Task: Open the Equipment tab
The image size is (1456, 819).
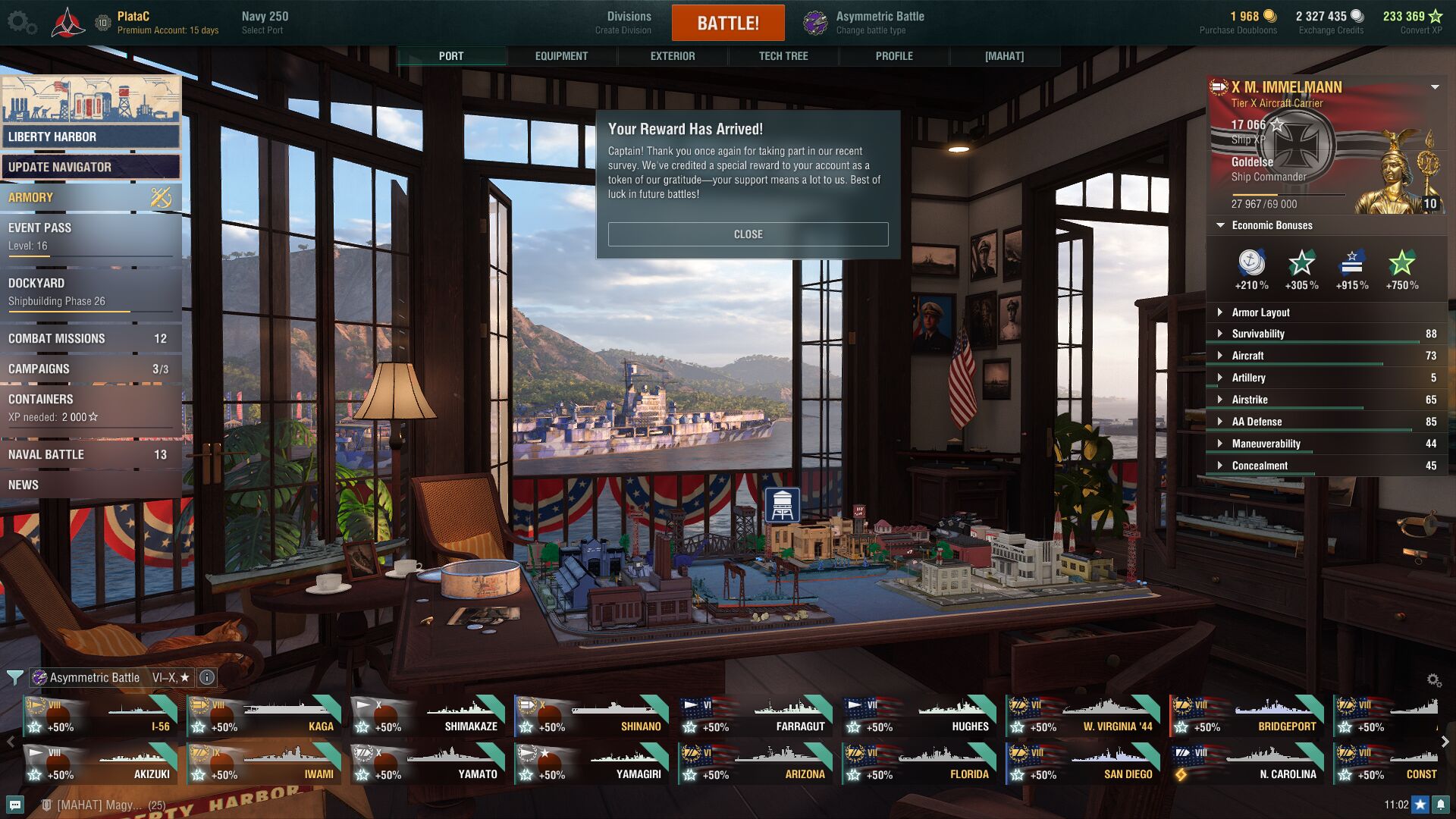Action: tap(561, 56)
